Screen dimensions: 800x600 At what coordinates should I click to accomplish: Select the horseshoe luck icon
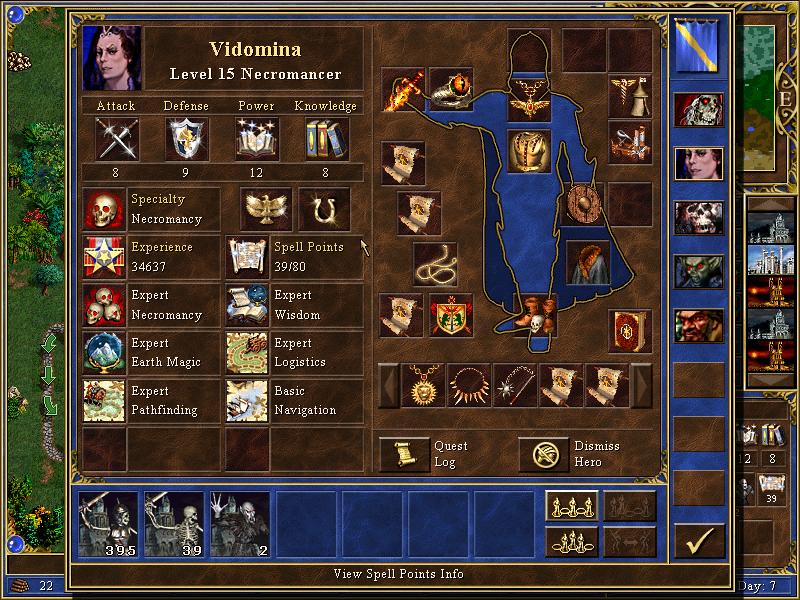324,209
